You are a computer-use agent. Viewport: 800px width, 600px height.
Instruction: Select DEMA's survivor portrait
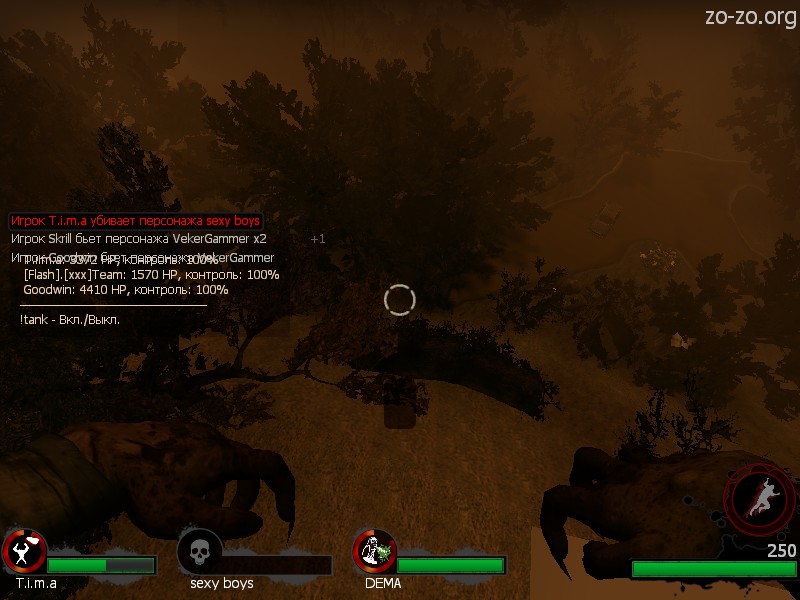click(375, 550)
